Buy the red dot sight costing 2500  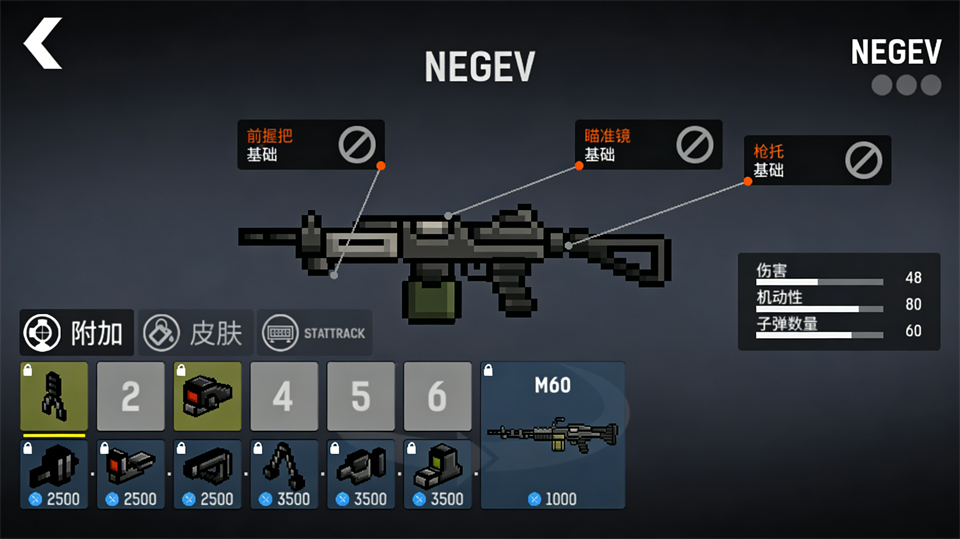(x=130, y=474)
